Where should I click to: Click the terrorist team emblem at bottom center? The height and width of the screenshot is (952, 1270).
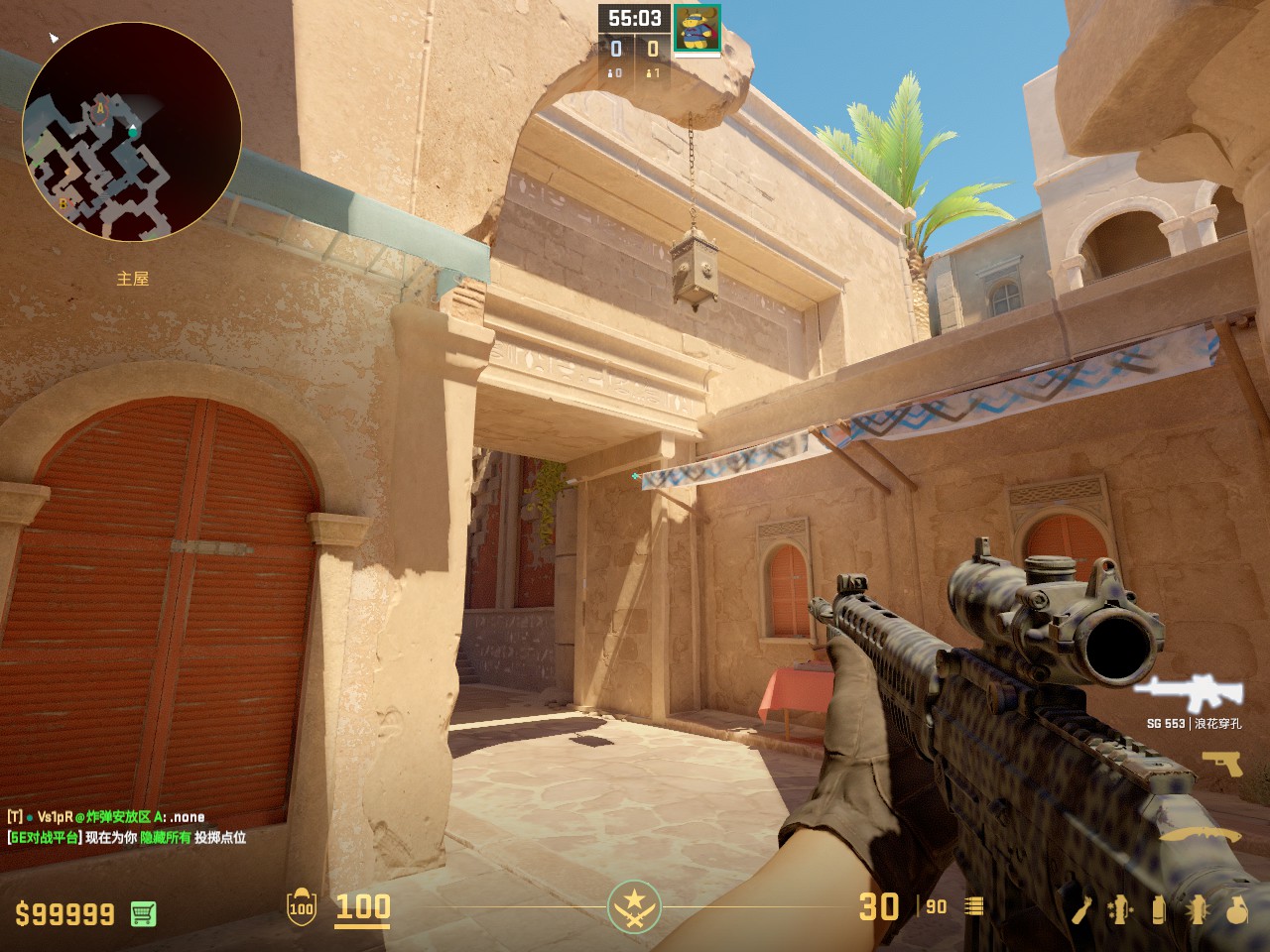633,906
